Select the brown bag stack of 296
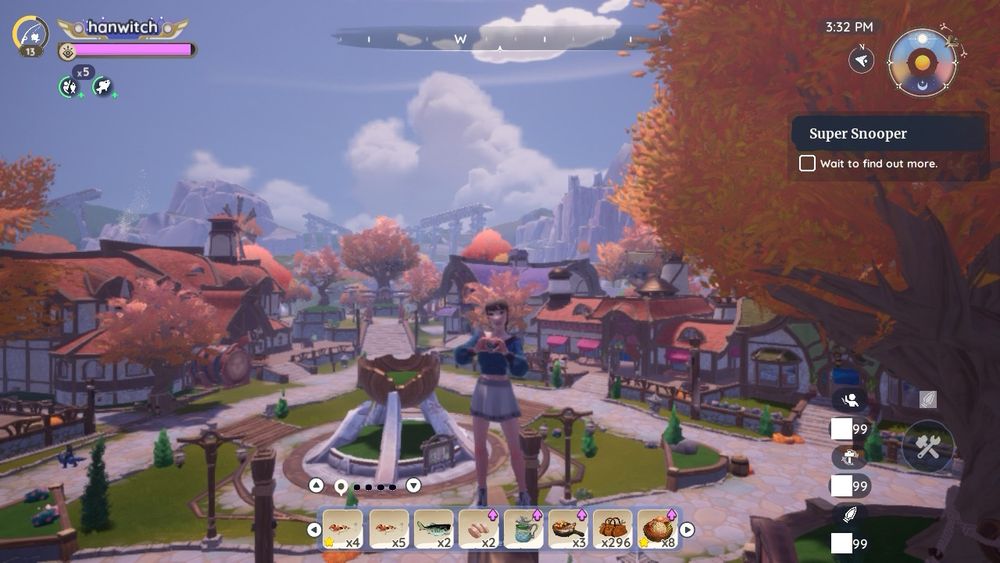 pos(612,528)
